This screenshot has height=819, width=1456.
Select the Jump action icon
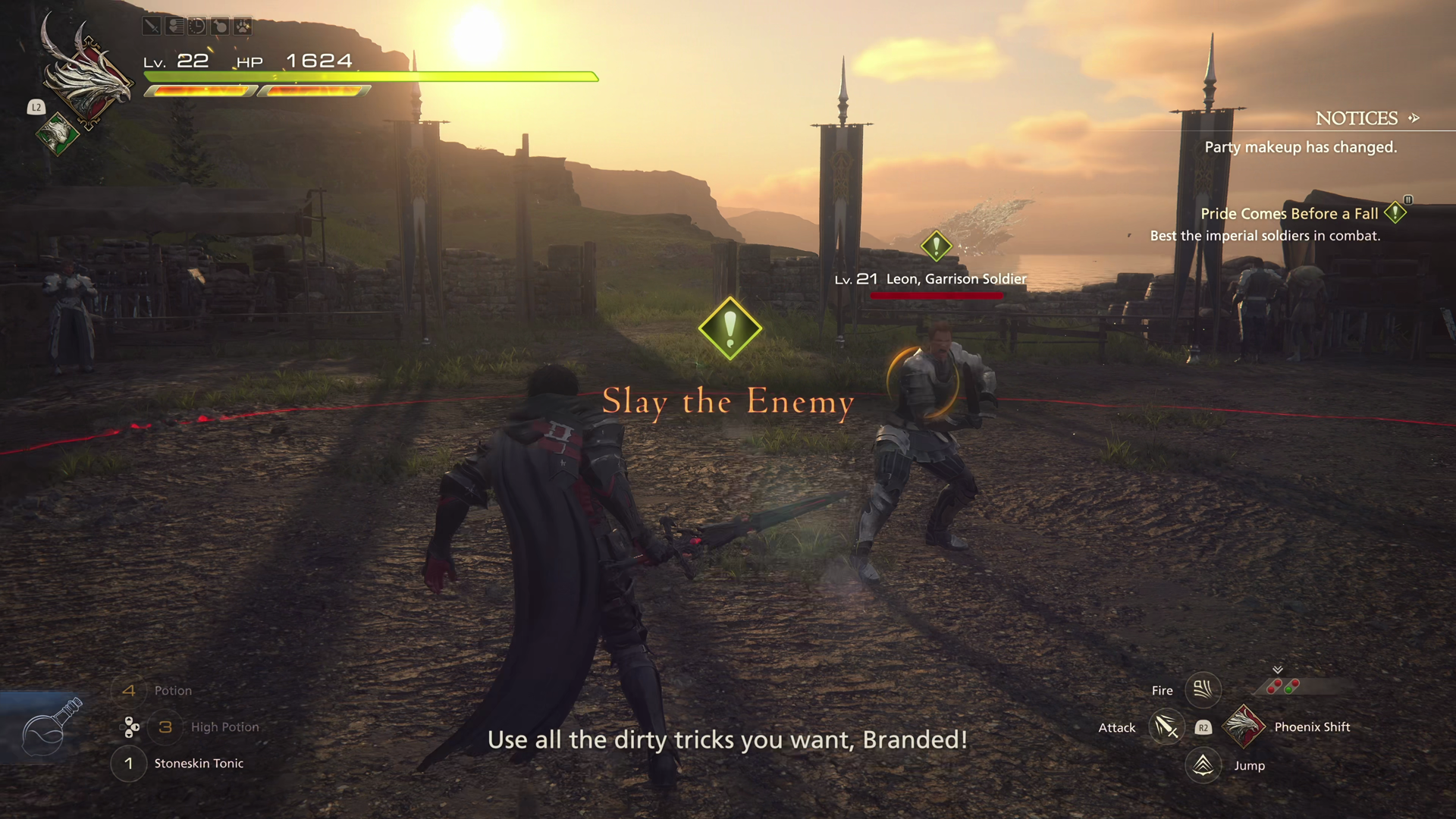[1203, 765]
